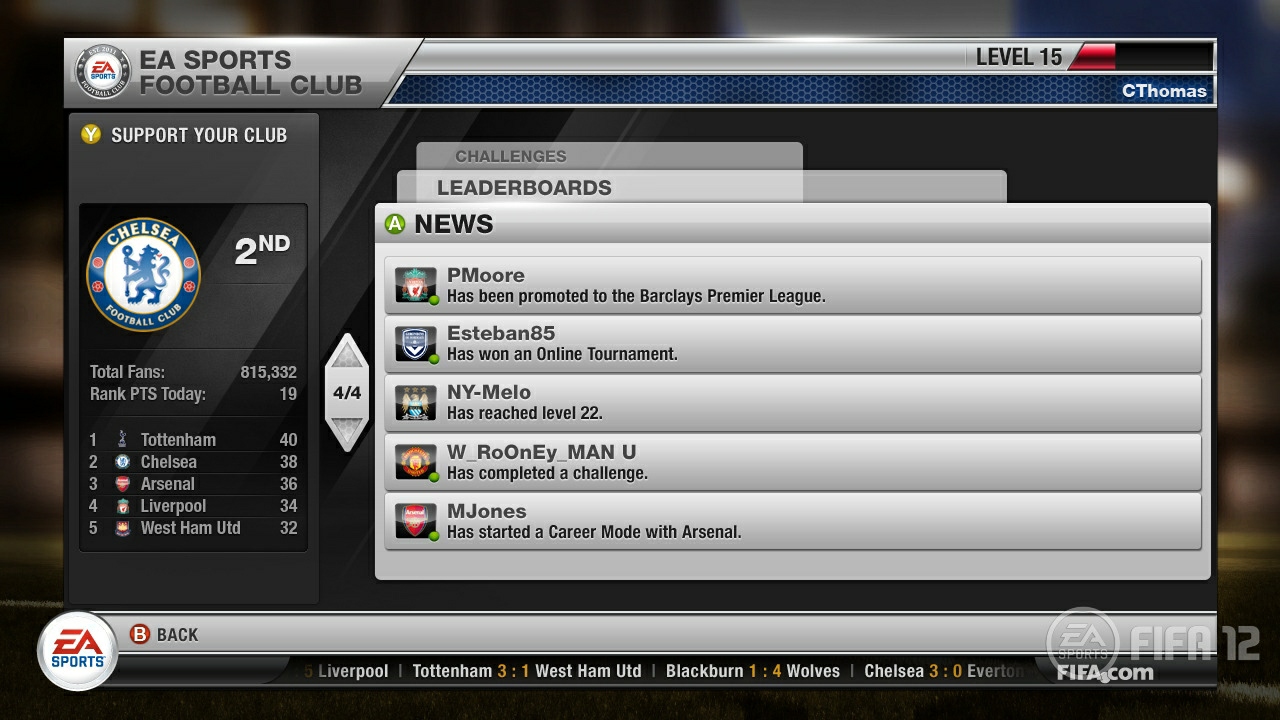The height and width of the screenshot is (720, 1280).
Task: Click the Manchester City crest beside NY-Melo
Action: point(417,403)
